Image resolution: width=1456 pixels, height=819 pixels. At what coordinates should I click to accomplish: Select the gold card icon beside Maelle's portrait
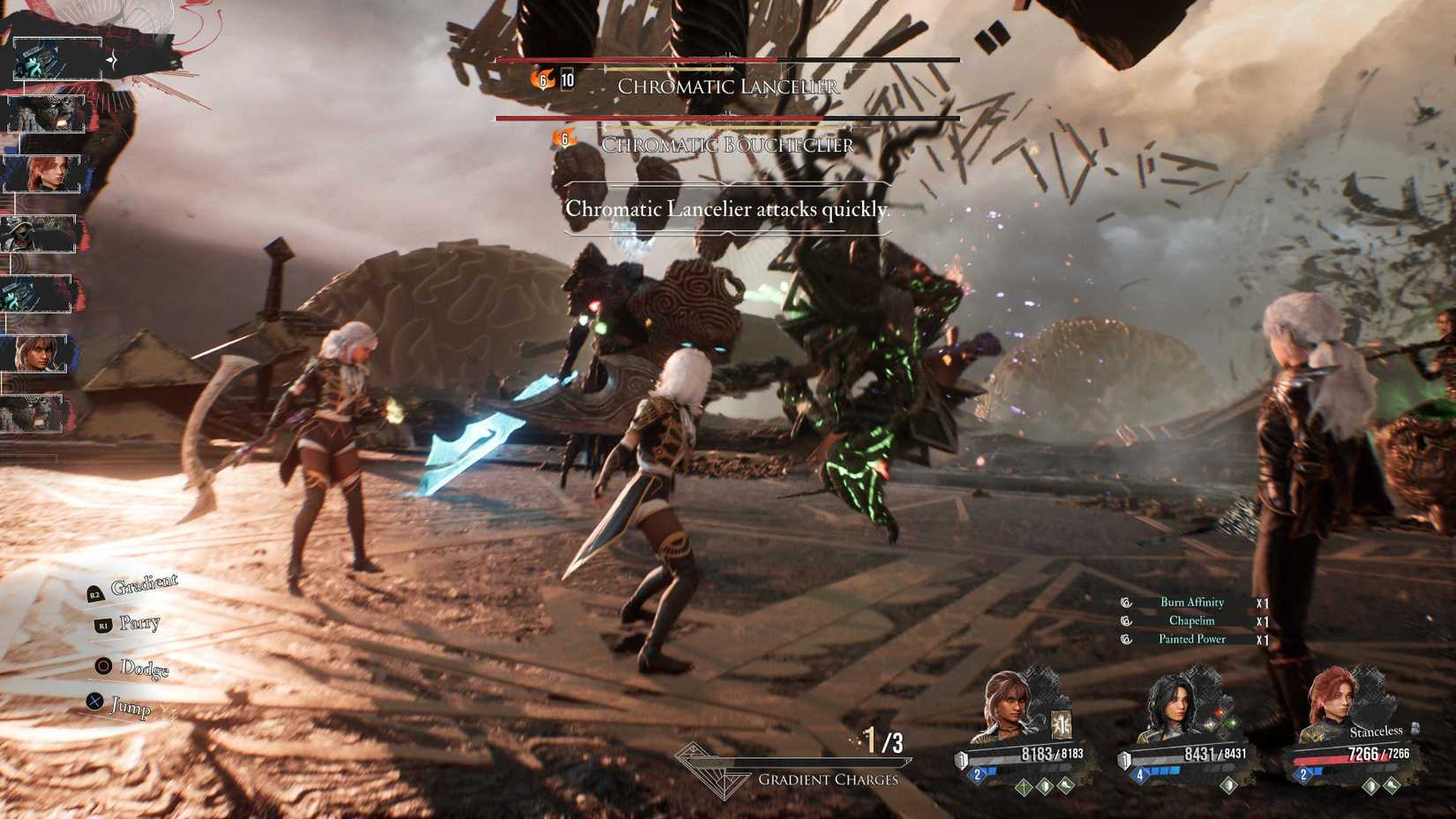pyautogui.click(x=1062, y=723)
